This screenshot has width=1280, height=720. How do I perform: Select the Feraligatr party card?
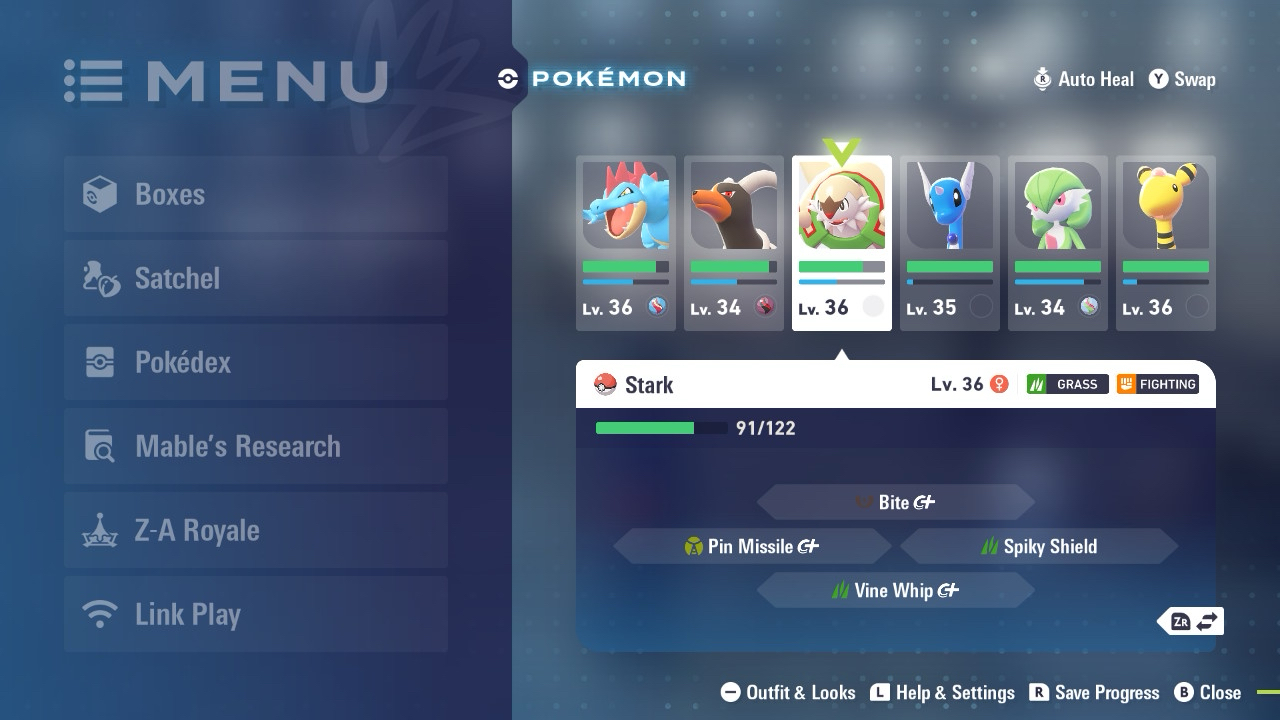coord(626,243)
